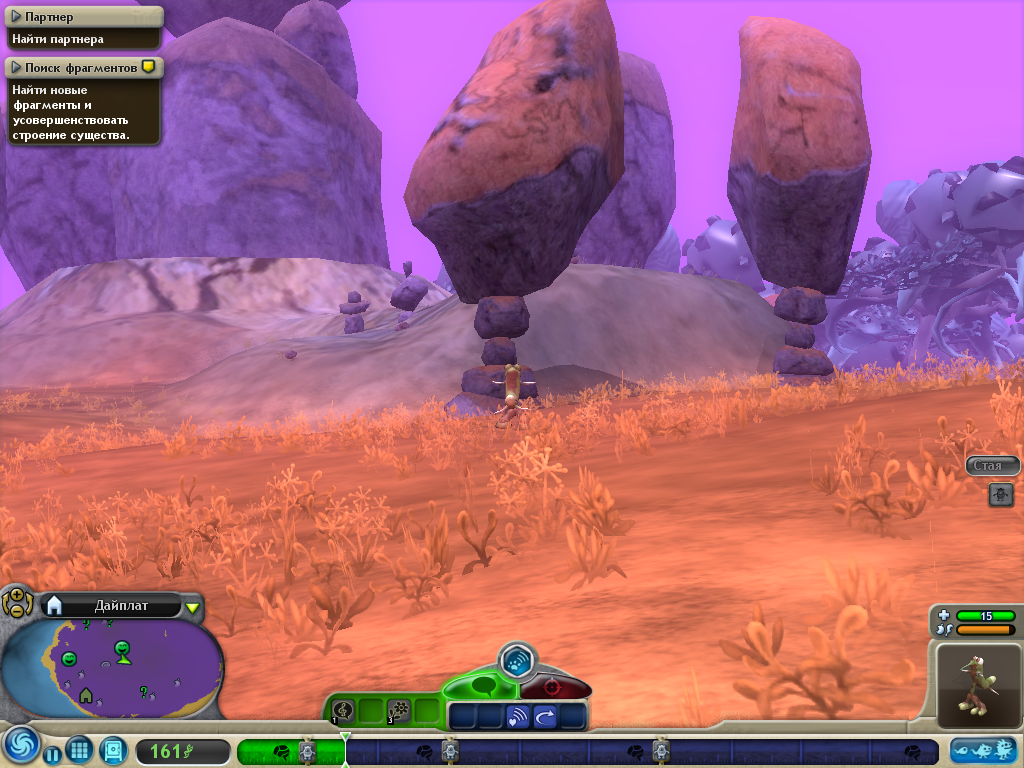Select the green smiley ally marker with arrow
The image size is (1024, 768).
[122, 650]
